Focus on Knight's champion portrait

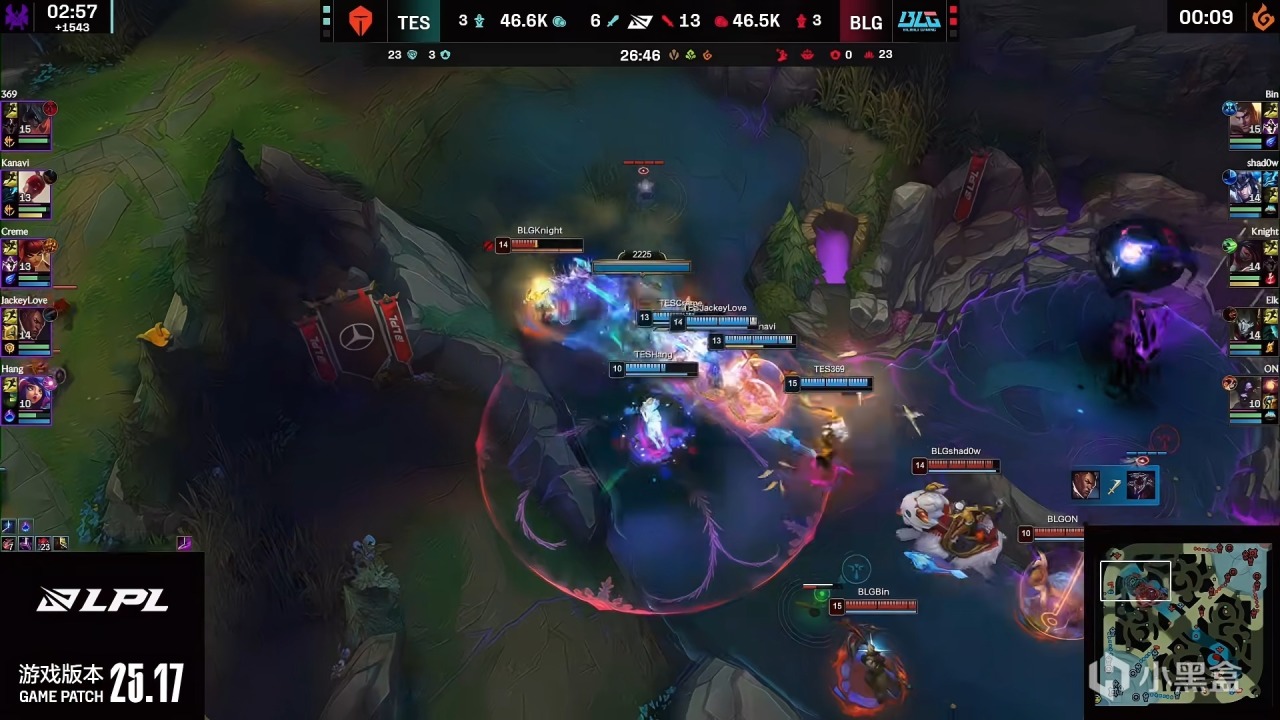click(x=1247, y=256)
